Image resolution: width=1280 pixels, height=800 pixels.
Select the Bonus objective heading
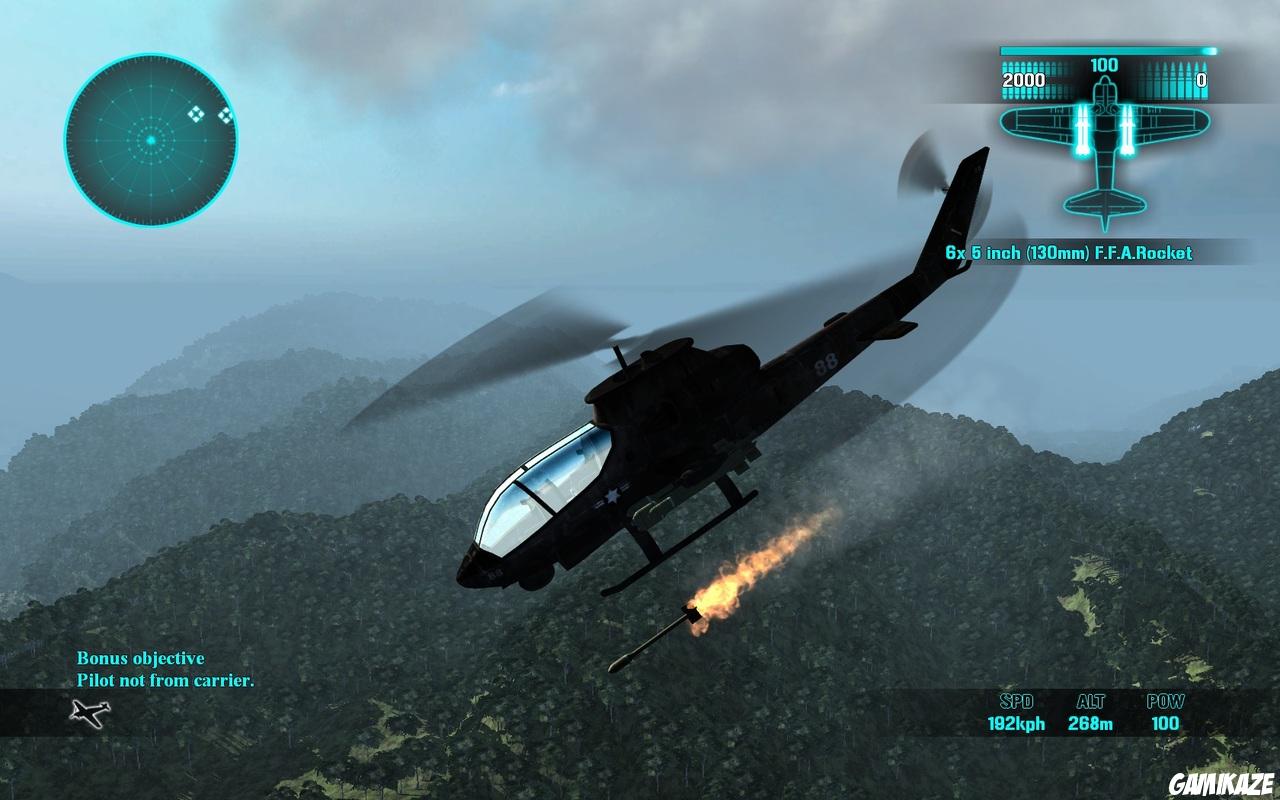click(x=140, y=658)
